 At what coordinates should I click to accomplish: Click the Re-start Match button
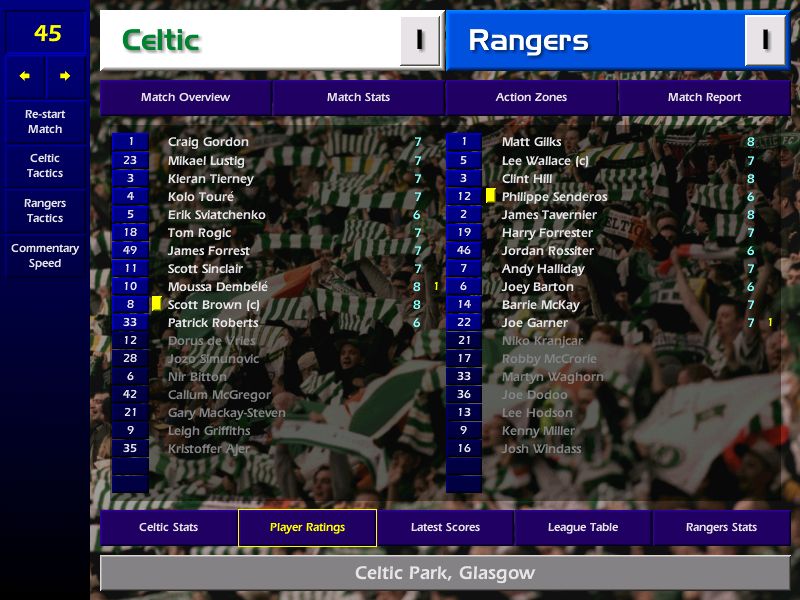coord(45,122)
